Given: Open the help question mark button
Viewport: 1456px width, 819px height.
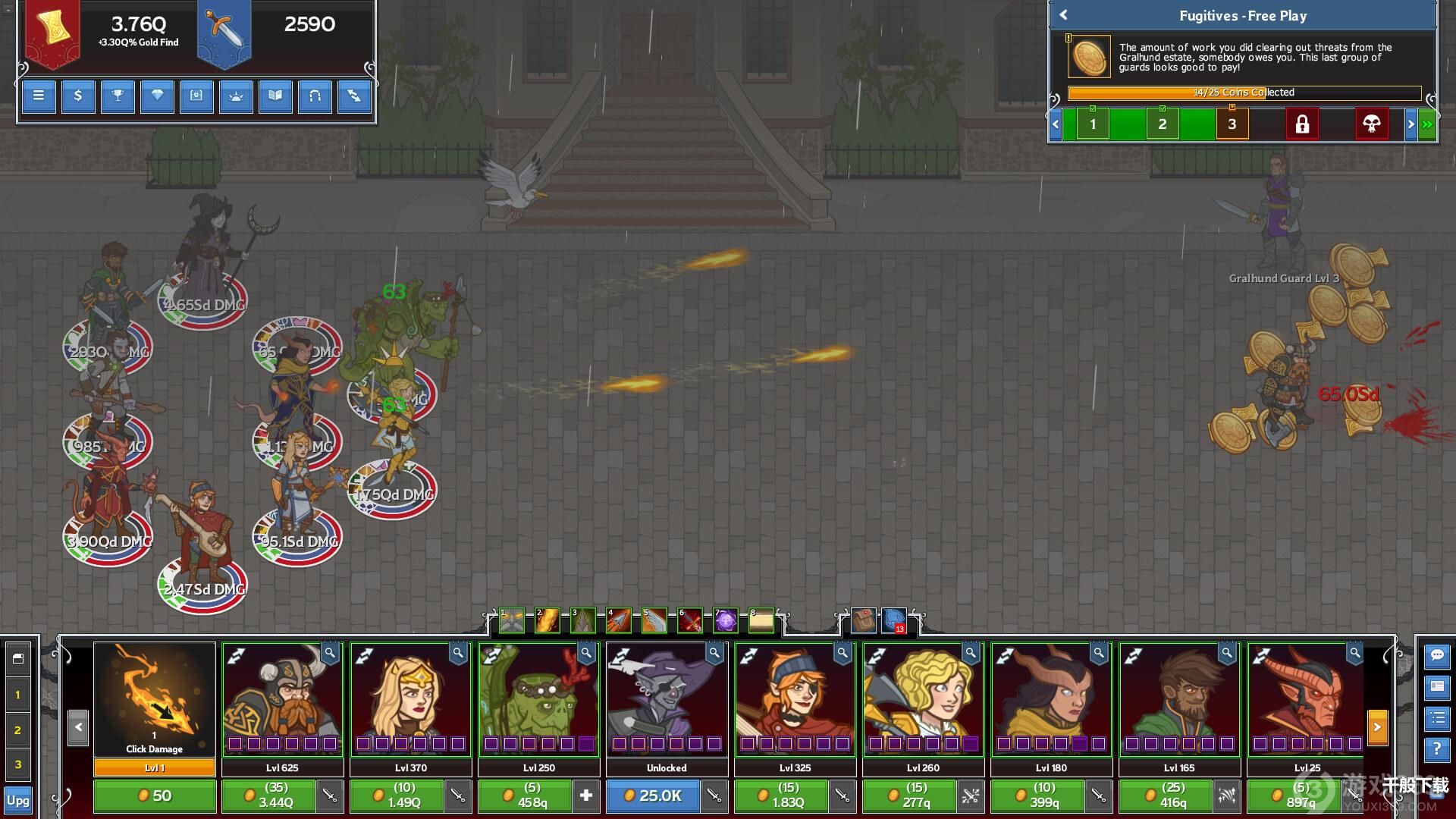Looking at the screenshot, I should 1437,749.
